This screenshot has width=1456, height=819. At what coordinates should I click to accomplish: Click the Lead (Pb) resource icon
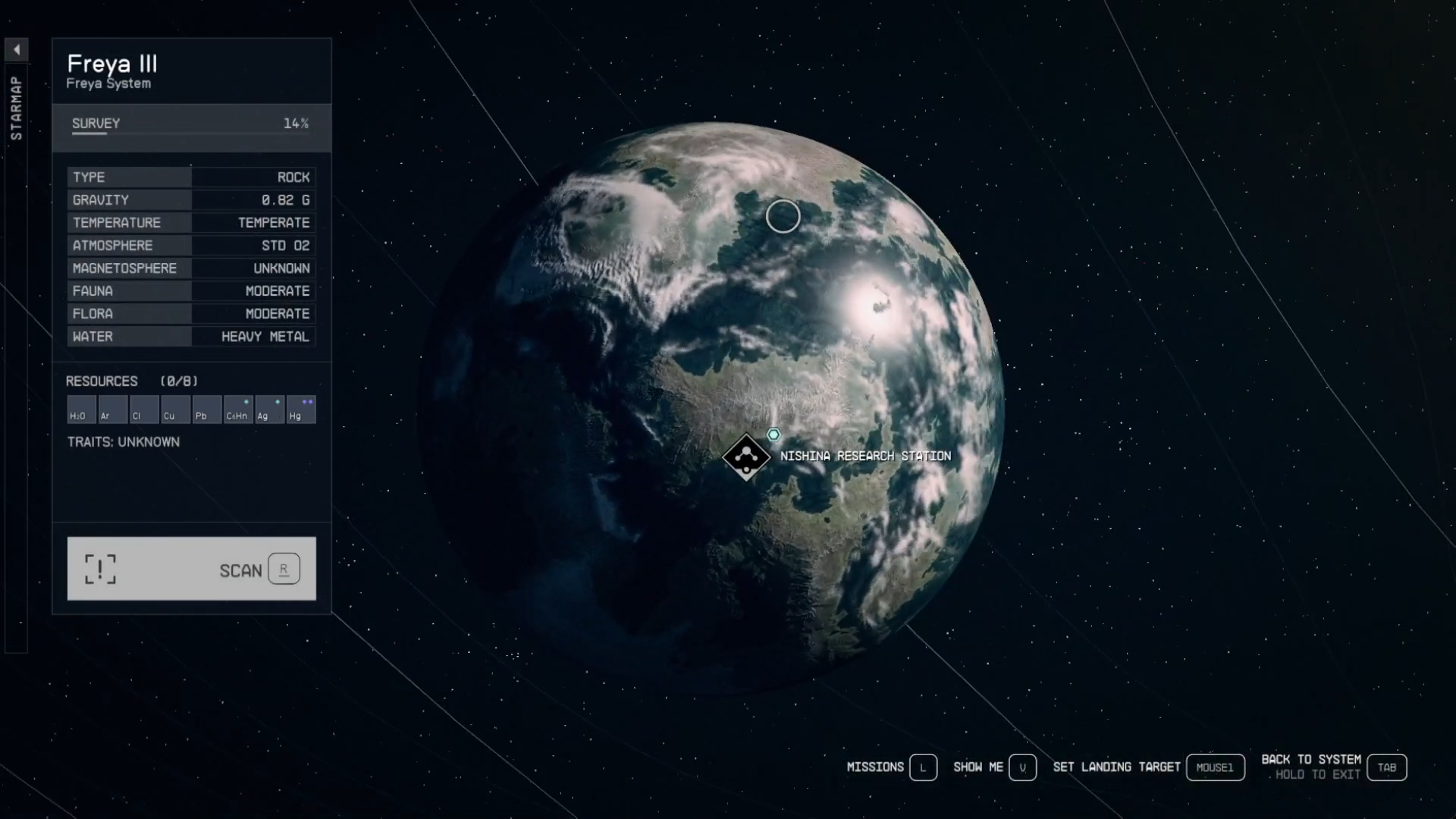(x=207, y=409)
